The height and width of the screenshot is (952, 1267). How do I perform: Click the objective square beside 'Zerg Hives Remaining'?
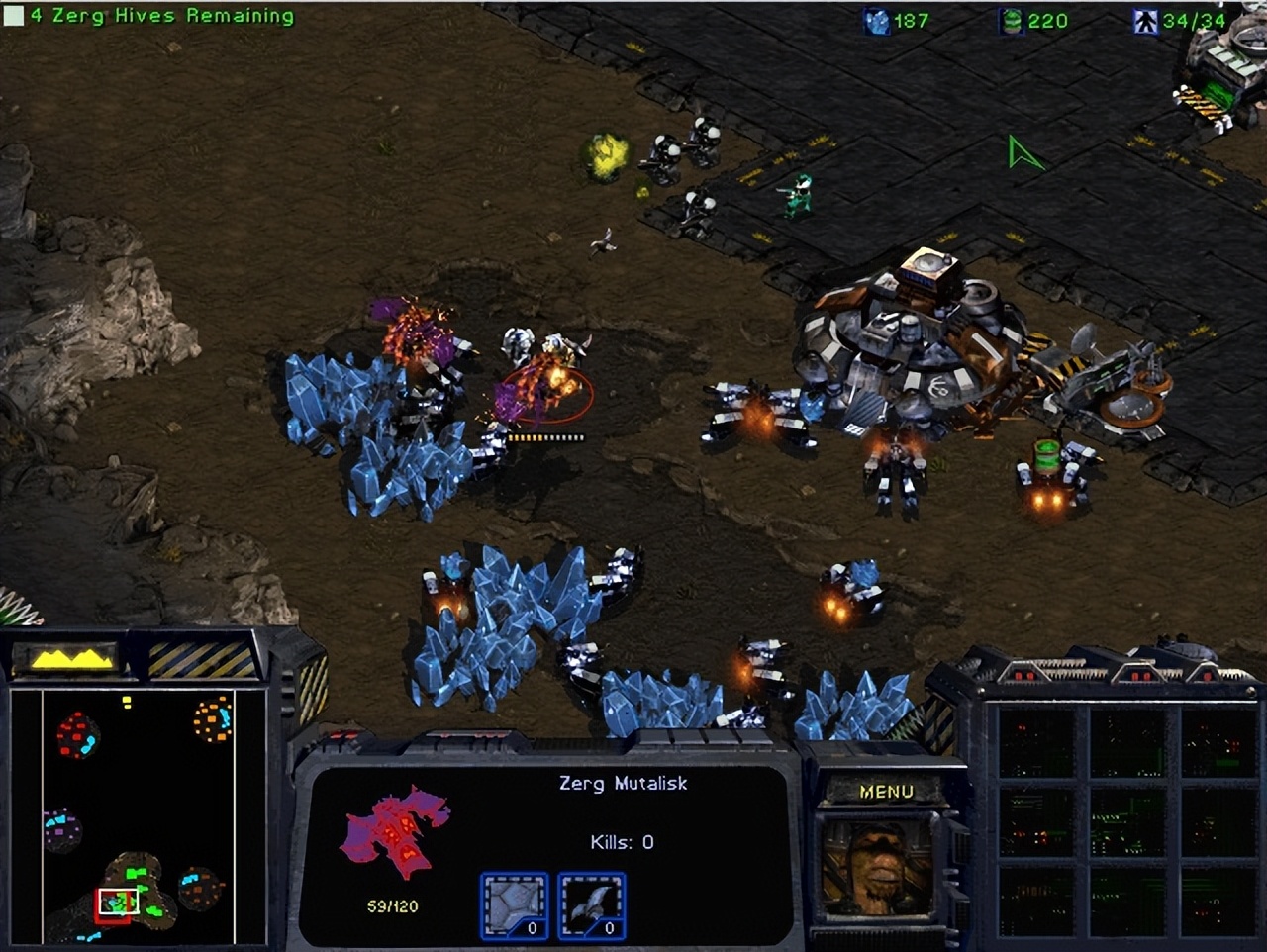(x=12, y=15)
